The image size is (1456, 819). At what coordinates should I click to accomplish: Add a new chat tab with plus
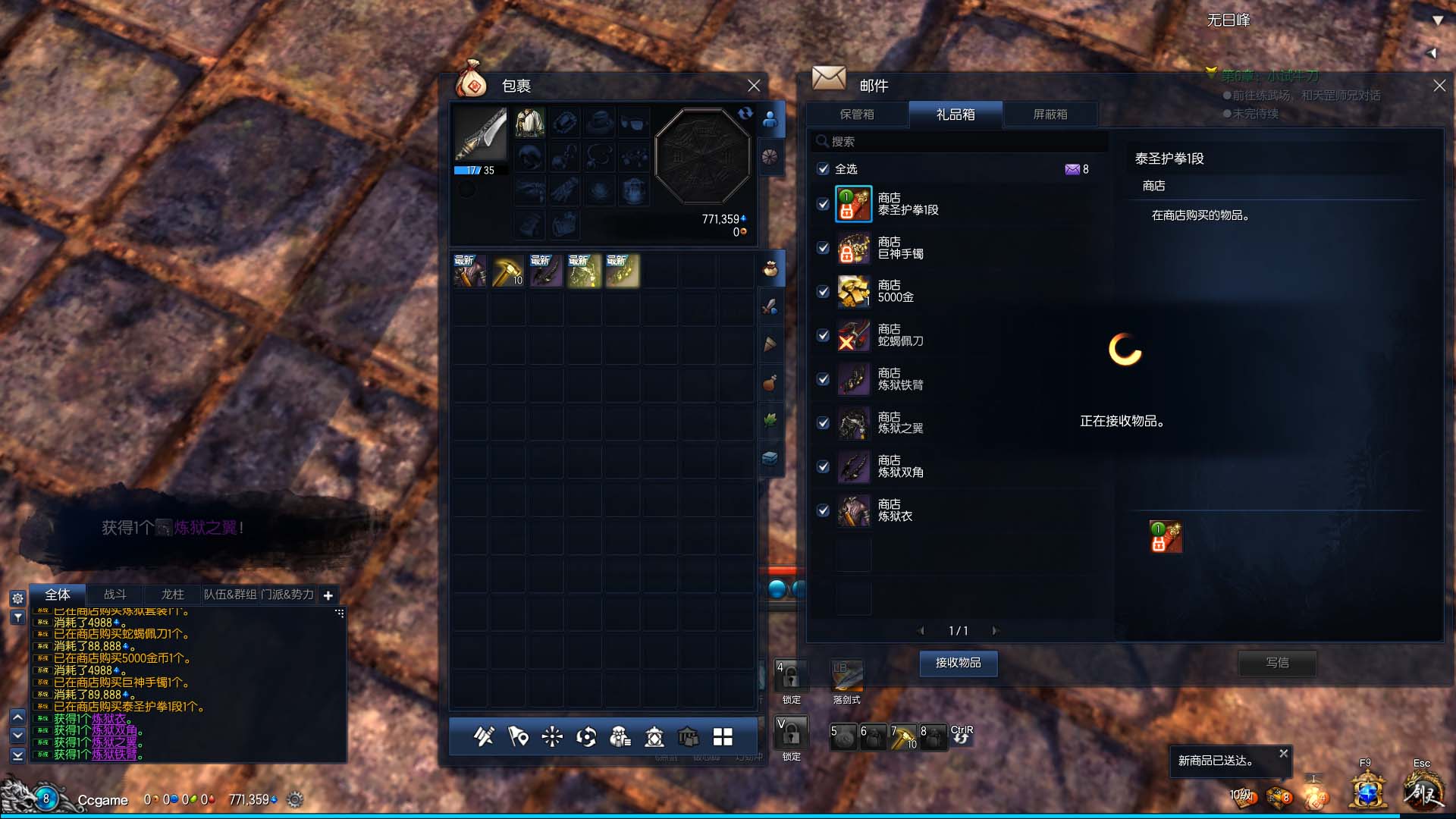[x=328, y=595]
